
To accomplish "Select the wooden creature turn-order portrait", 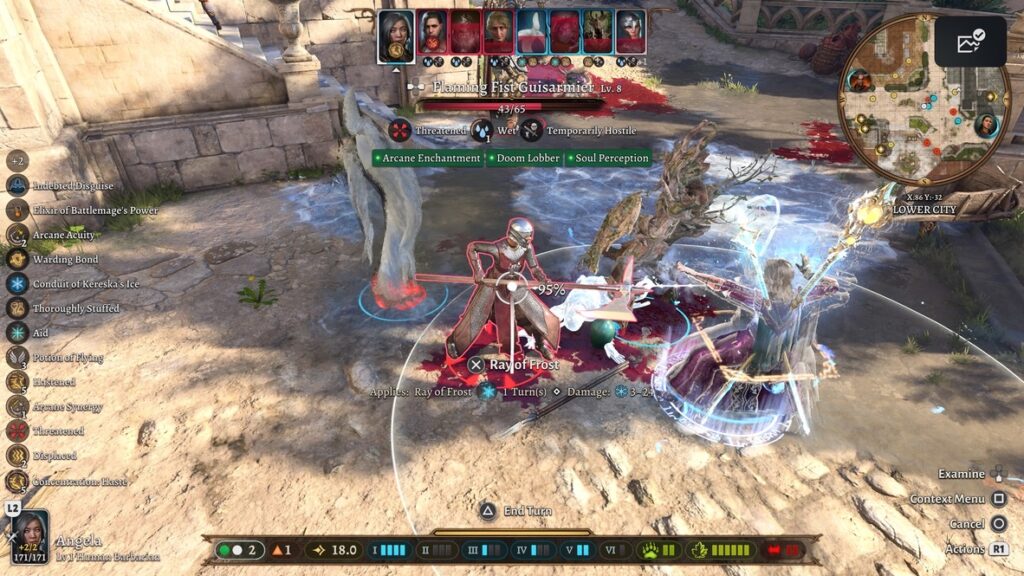I will (x=597, y=31).
